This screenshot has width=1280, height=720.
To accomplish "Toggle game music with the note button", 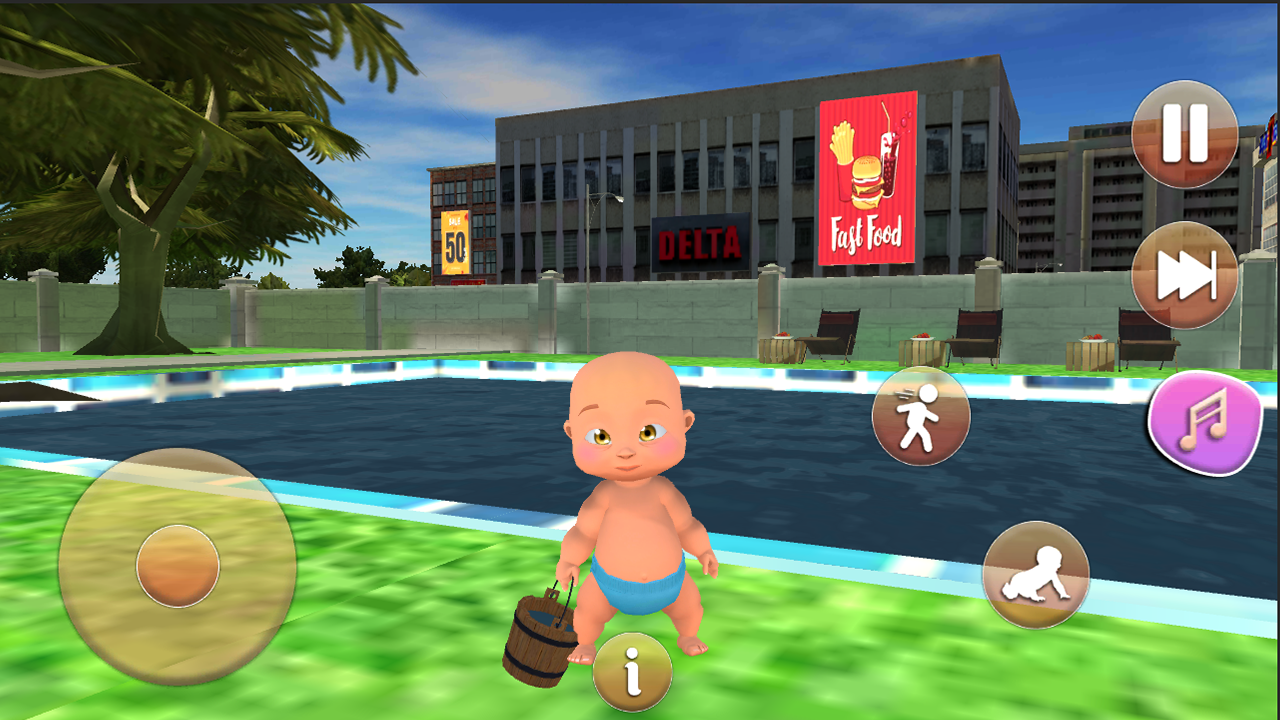I will pyautogui.click(x=1205, y=424).
